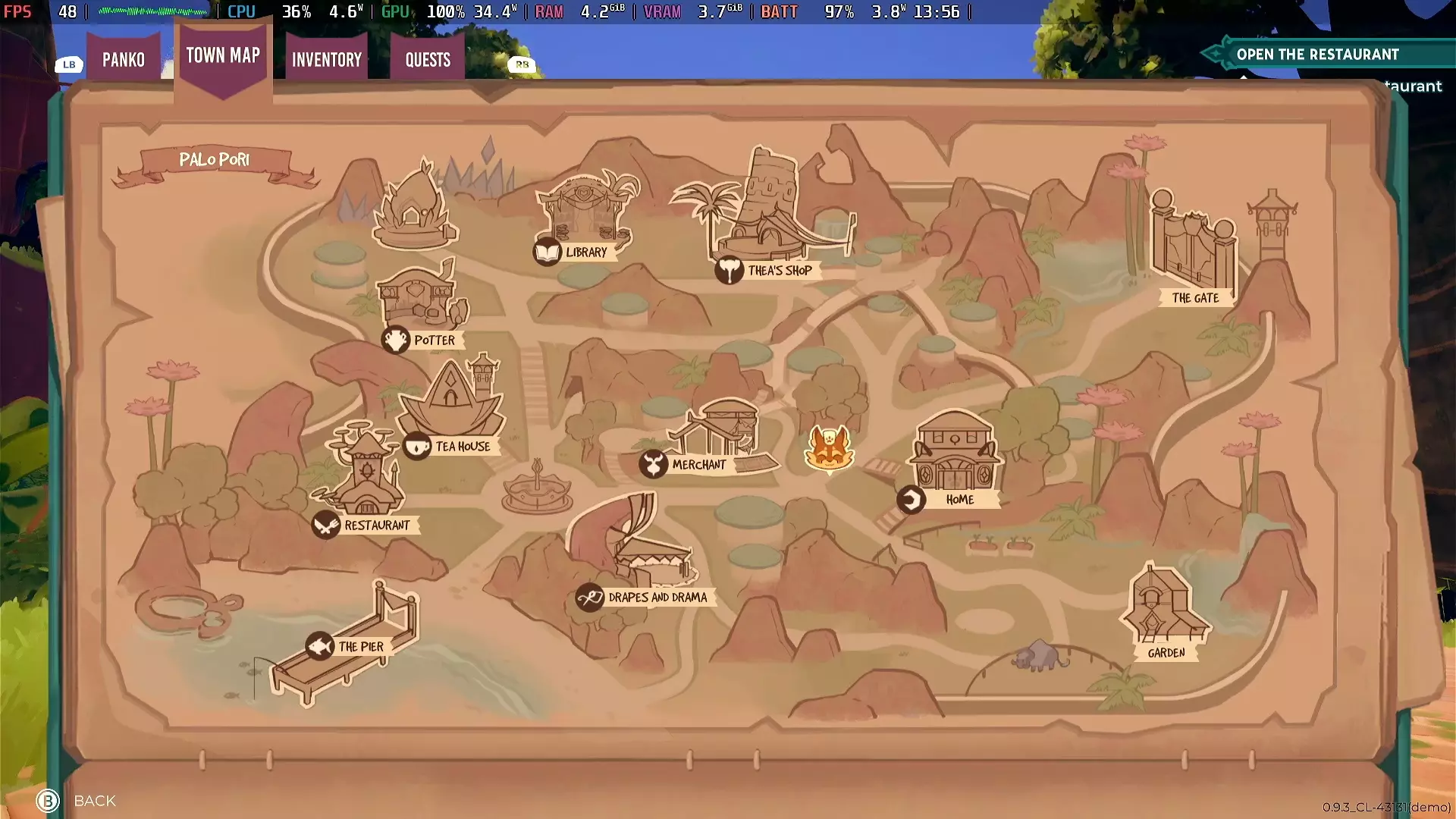Select the Home location marker

pos(911,500)
